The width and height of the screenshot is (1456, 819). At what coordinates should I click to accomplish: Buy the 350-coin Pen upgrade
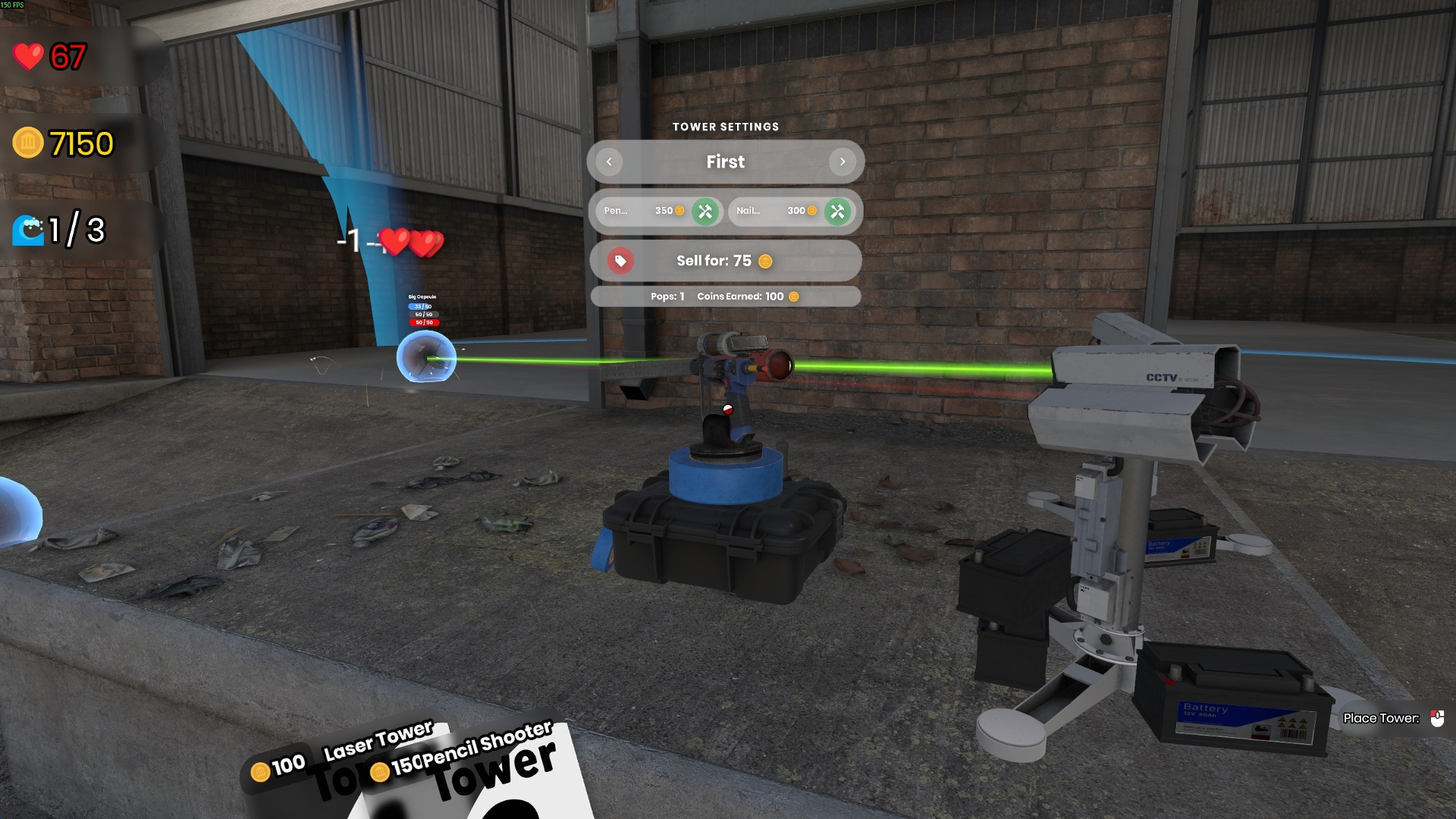704,212
